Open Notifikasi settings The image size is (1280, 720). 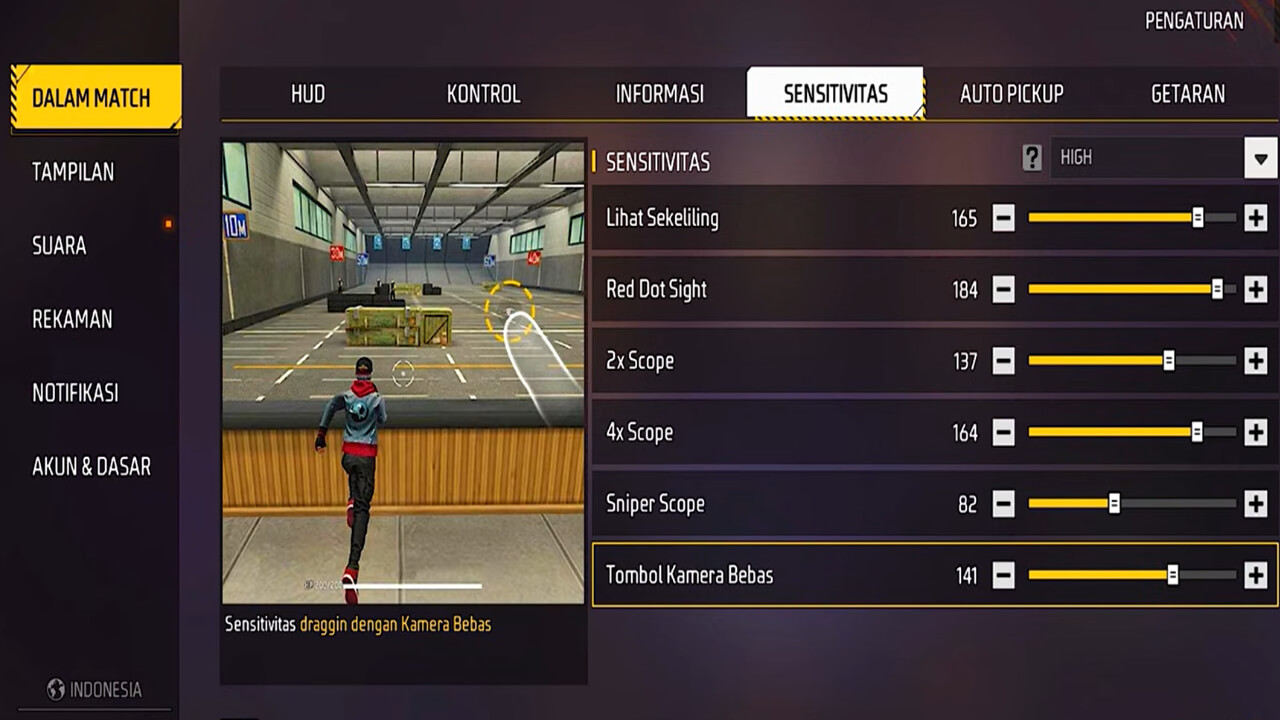pos(75,393)
